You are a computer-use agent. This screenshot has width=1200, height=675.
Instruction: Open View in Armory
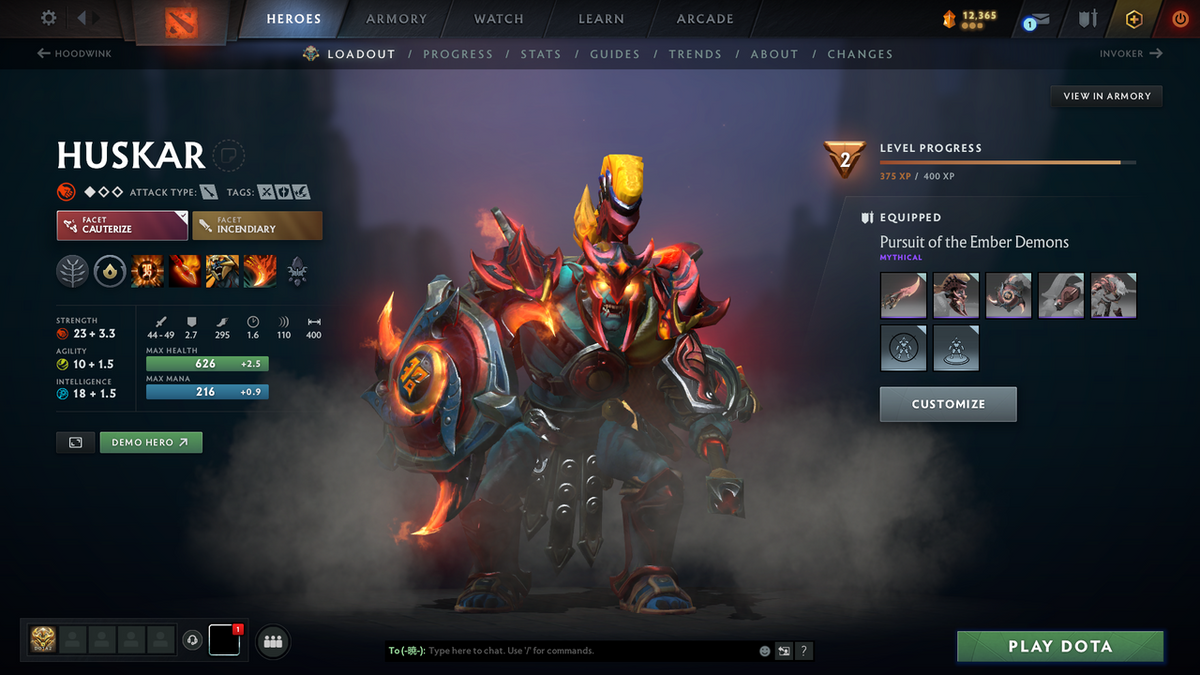click(x=1107, y=96)
